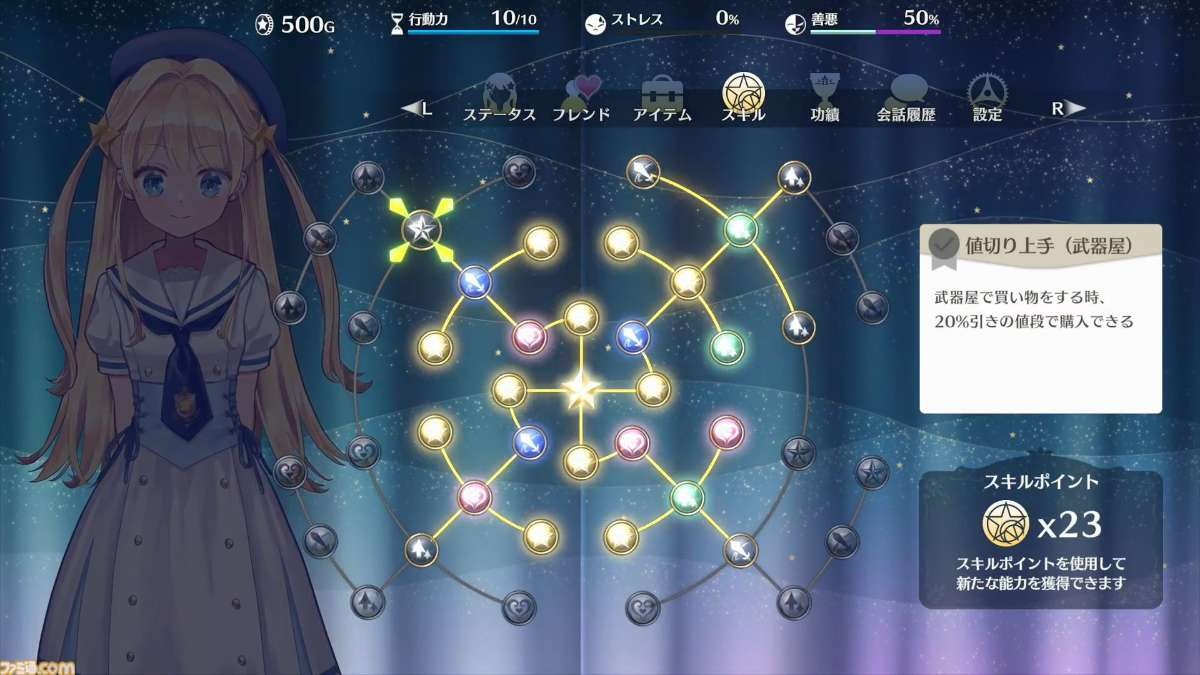Select the スキル skills tab
The height and width of the screenshot is (675, 1200).
(x=743, y=98)
